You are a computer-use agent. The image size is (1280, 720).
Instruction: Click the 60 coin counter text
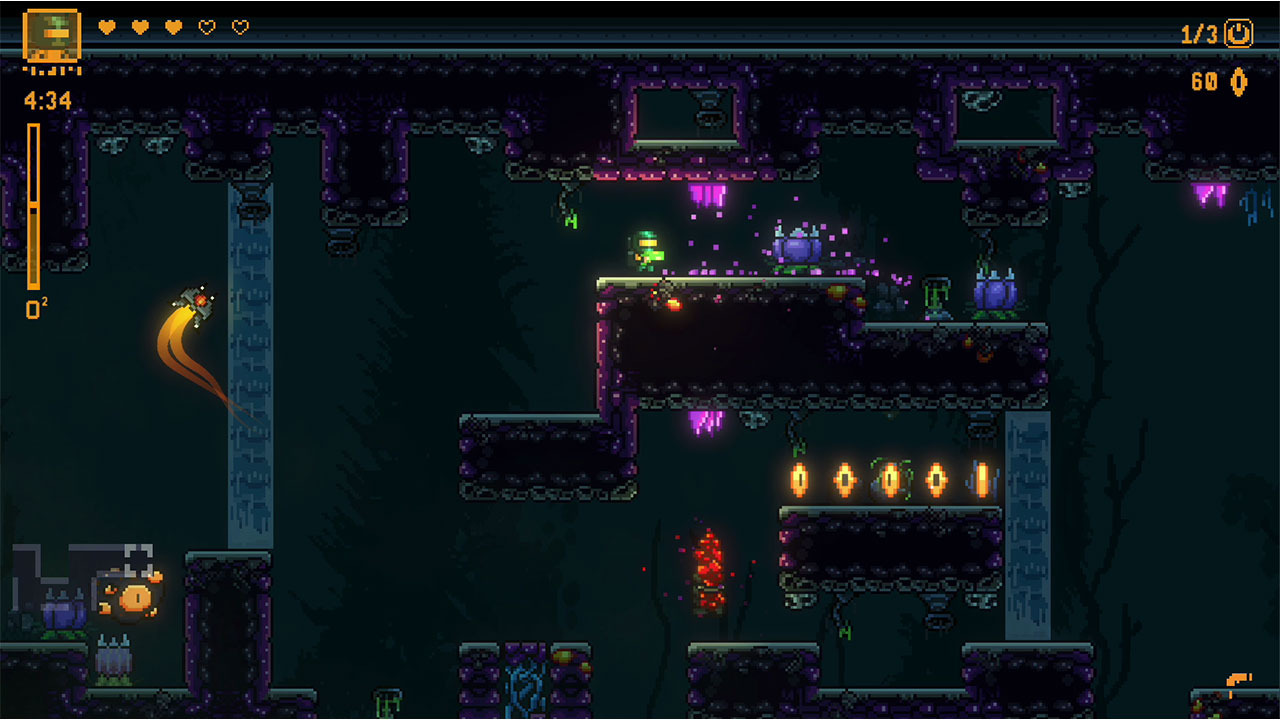point(1205,82)
